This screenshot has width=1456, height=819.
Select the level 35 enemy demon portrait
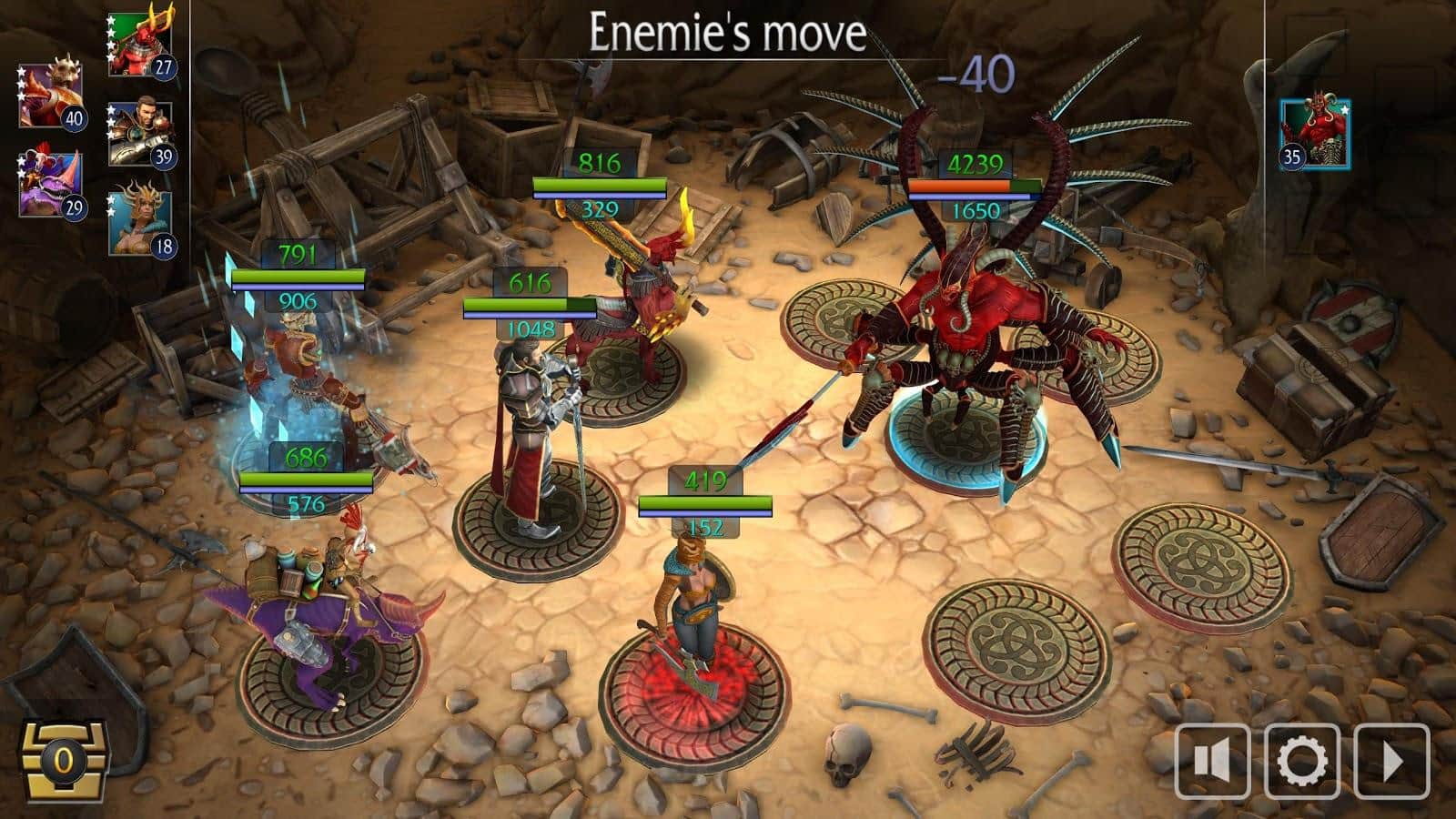[x=1314, y=135]
